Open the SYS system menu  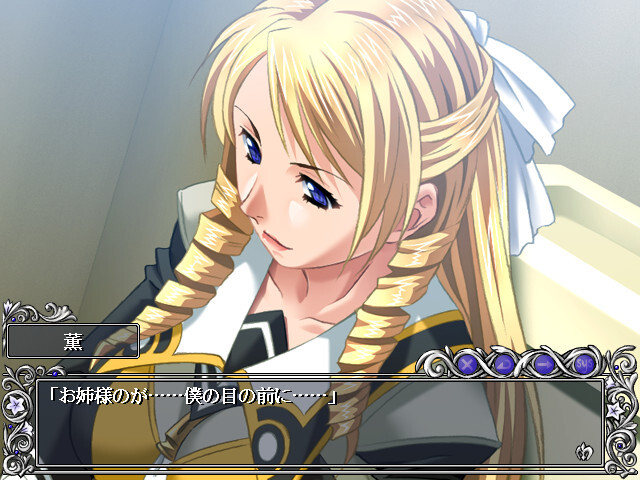point(585,363)
